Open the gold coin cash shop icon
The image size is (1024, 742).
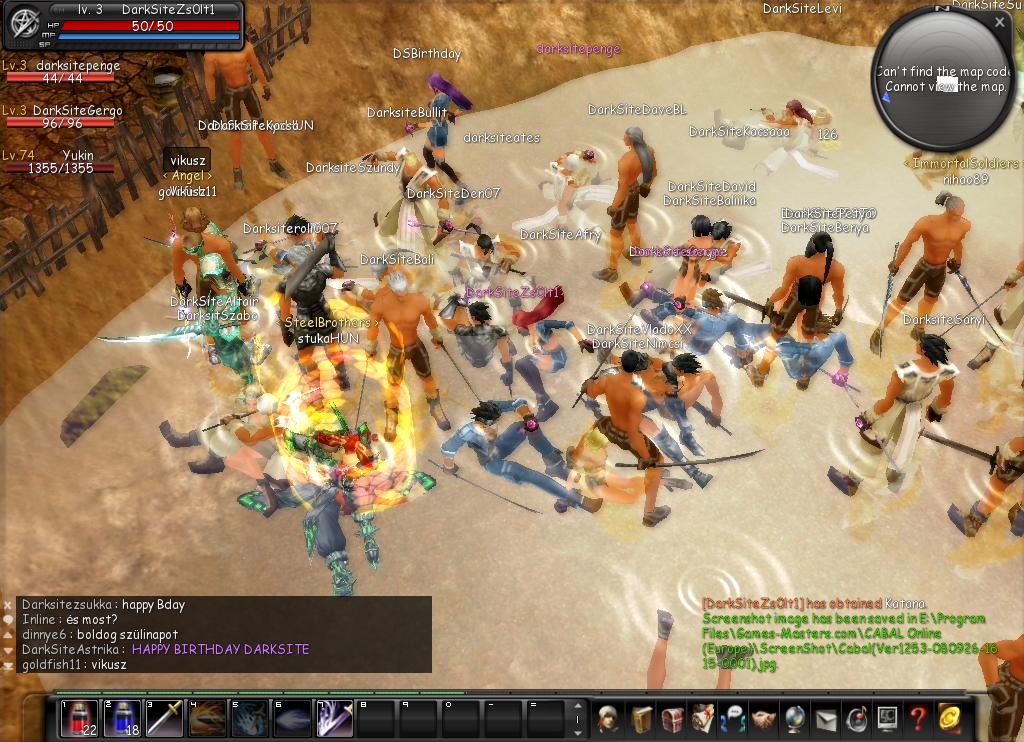pos(949,718)
